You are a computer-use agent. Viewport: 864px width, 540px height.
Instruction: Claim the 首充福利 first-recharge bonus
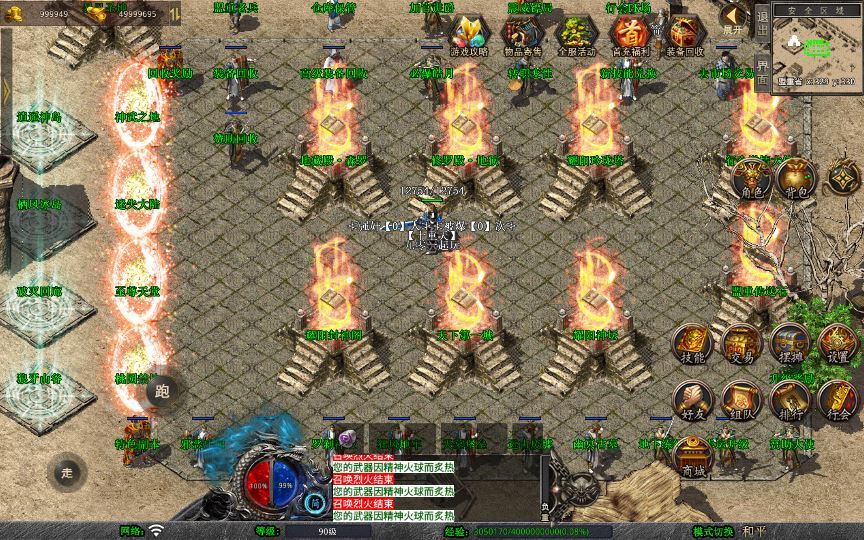pos(629,34)
